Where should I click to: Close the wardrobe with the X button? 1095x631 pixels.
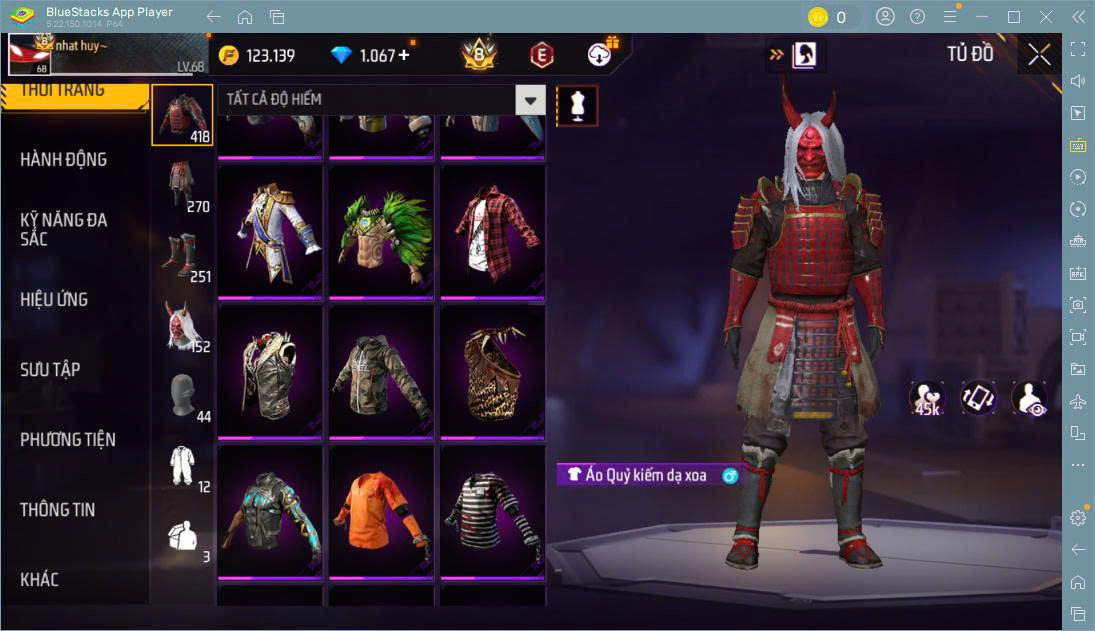click(x=1039, y=55)
